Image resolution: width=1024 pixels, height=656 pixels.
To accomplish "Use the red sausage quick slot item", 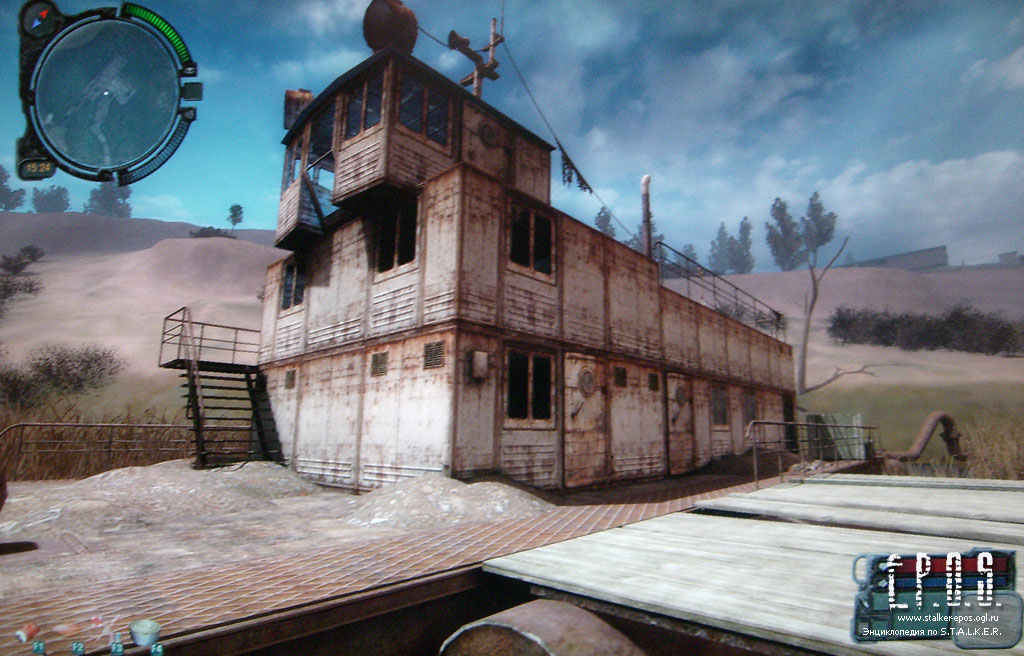I will pos(27,632).
